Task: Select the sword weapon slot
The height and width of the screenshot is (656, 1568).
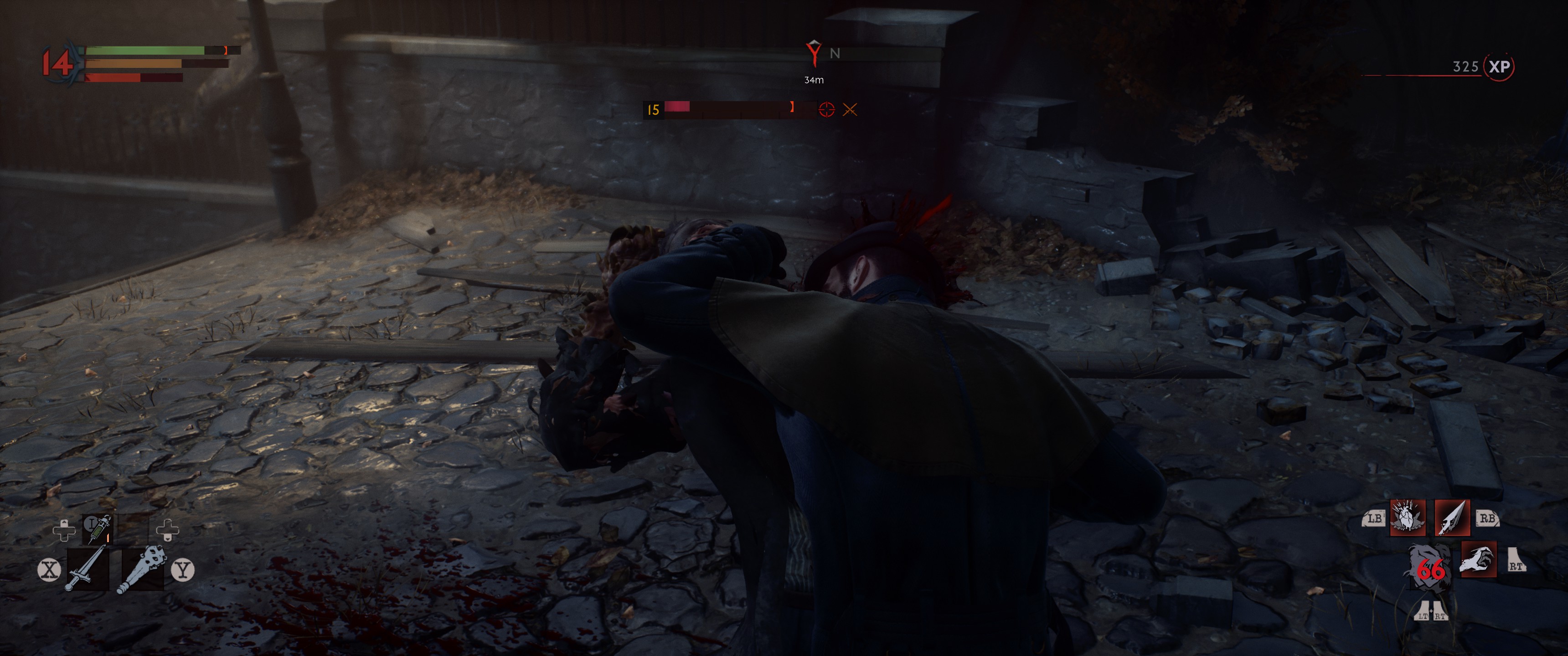Action: (87, 569)
